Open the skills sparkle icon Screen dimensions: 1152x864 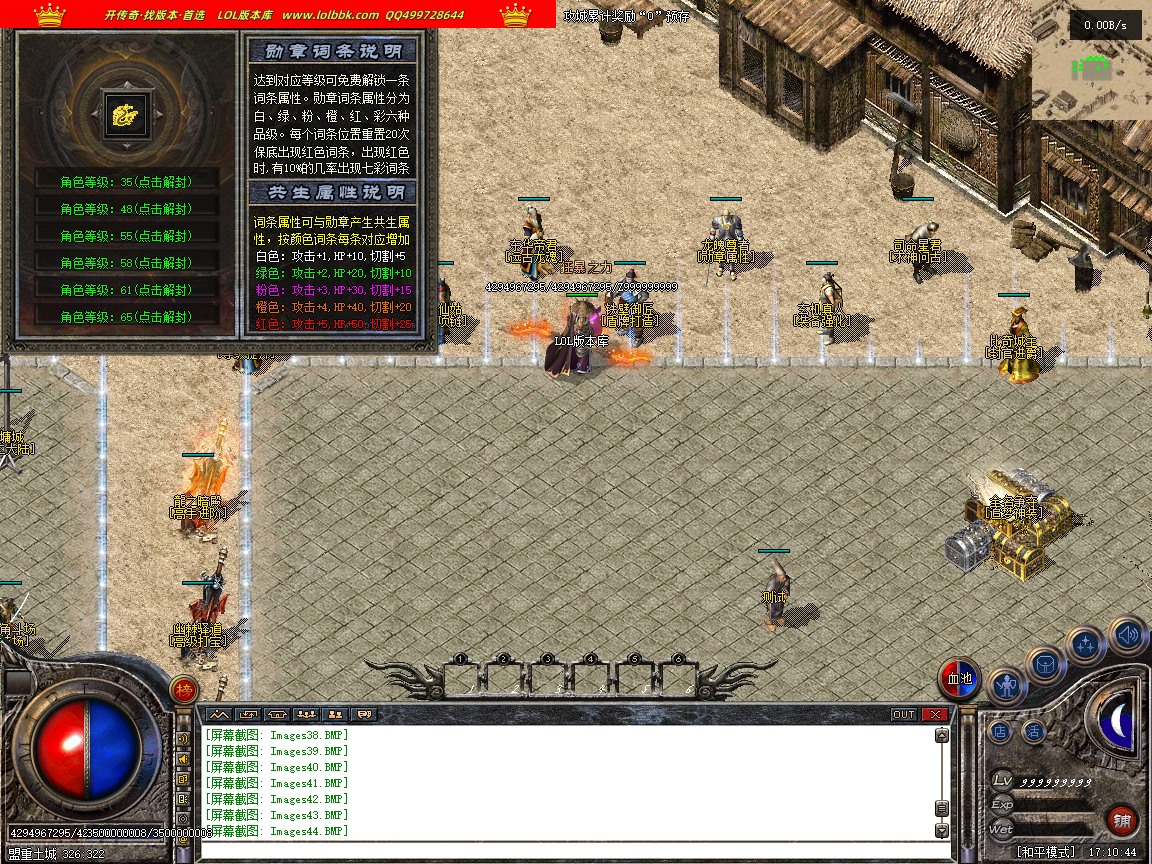pyautogui.click(x=1085, y=644)
